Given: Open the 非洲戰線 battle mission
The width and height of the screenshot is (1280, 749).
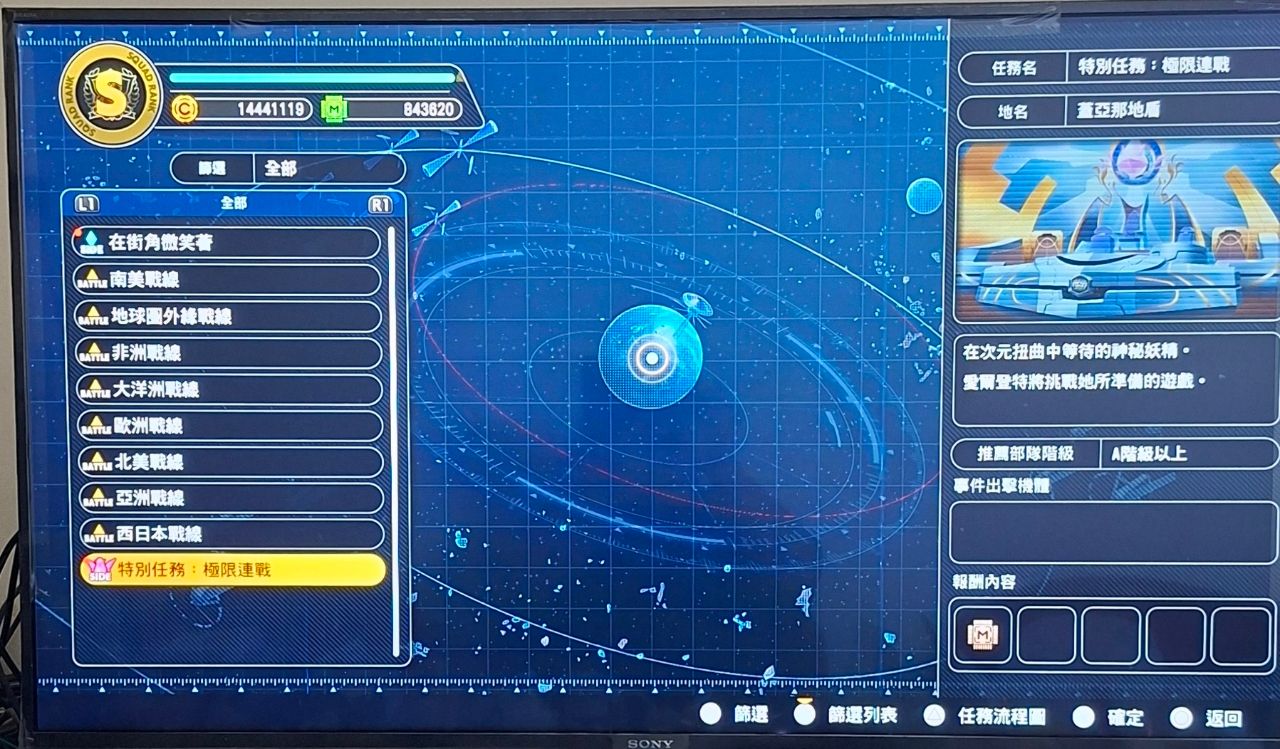Looking at the screenshot, I should pos(228,353).
